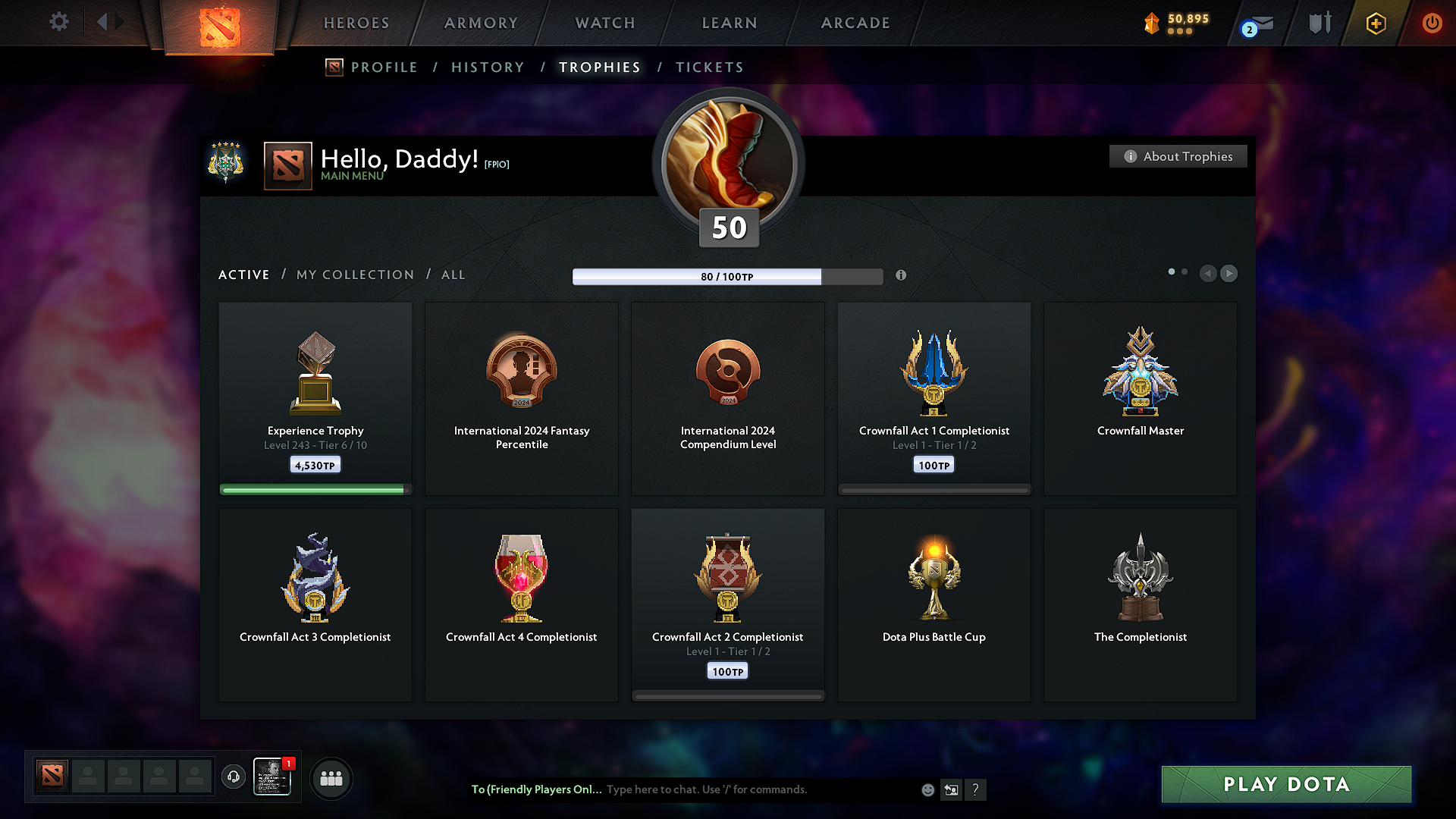Click the chat message input field
The width and height of the screenshot is (1456, 819).
[758, 789]
